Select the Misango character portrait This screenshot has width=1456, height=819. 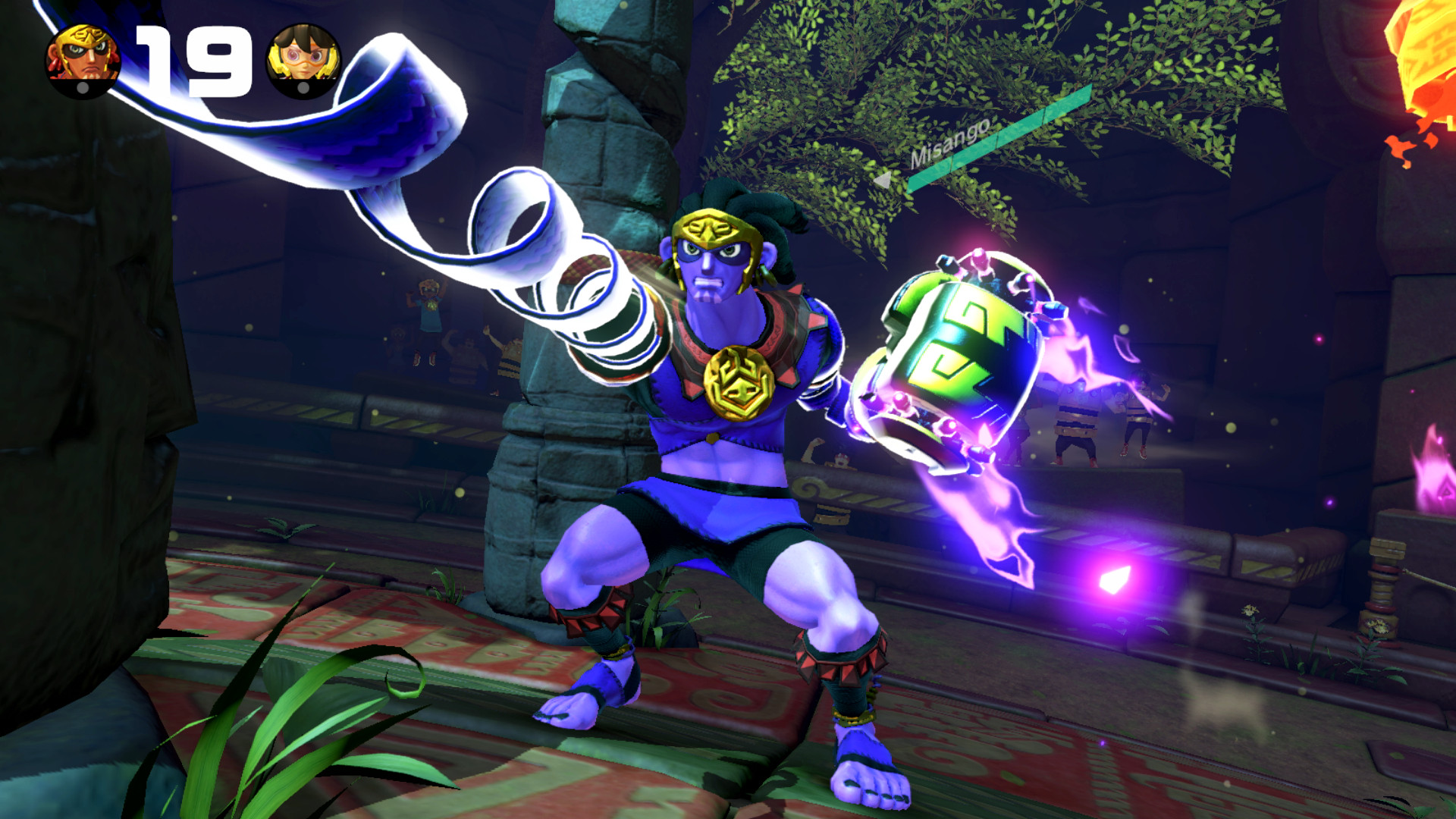click(83, 57)
